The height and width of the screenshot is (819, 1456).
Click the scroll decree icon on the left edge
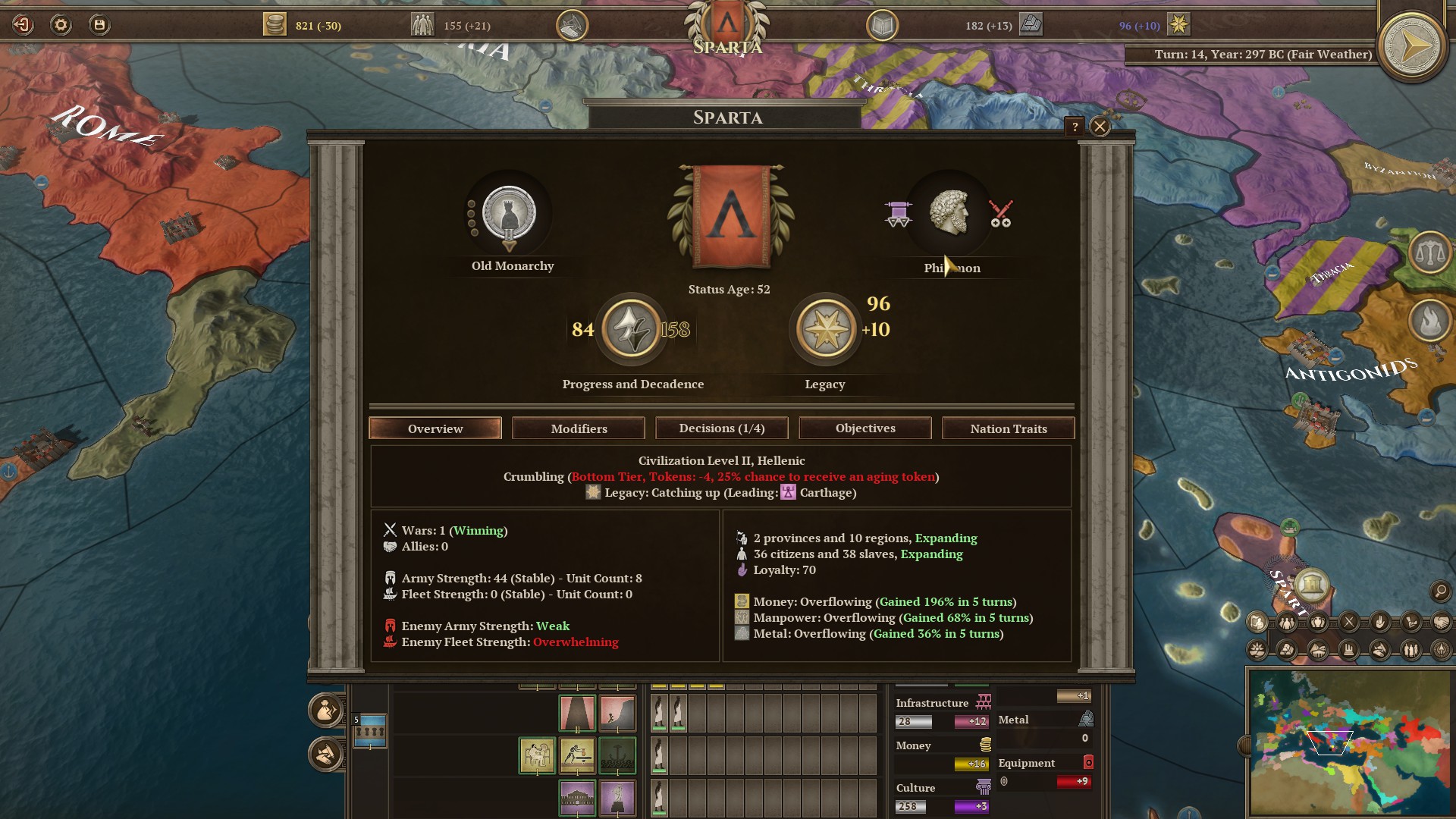tap(324, 755)
